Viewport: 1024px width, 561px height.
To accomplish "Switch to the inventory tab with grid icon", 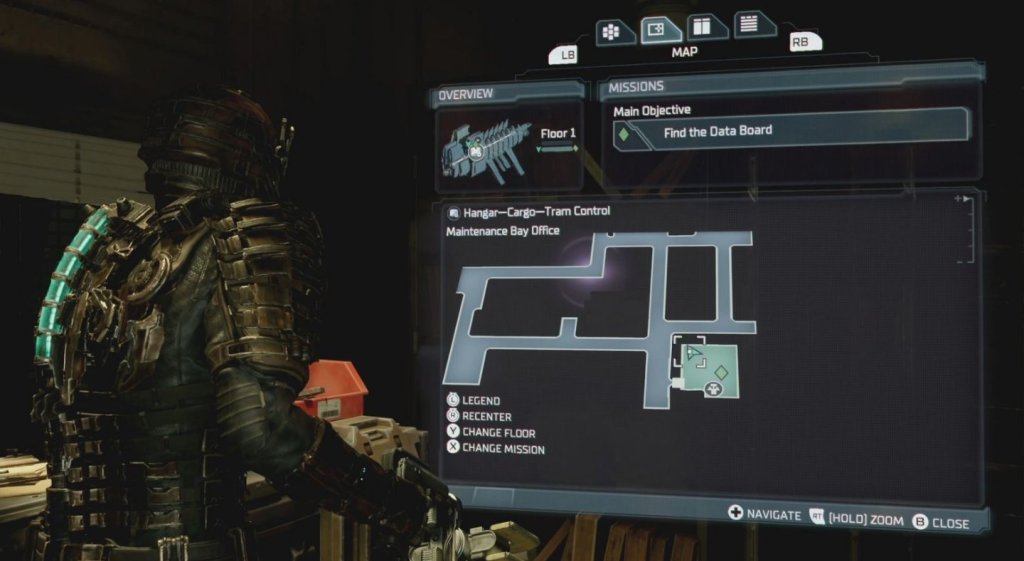I will 614,32.
